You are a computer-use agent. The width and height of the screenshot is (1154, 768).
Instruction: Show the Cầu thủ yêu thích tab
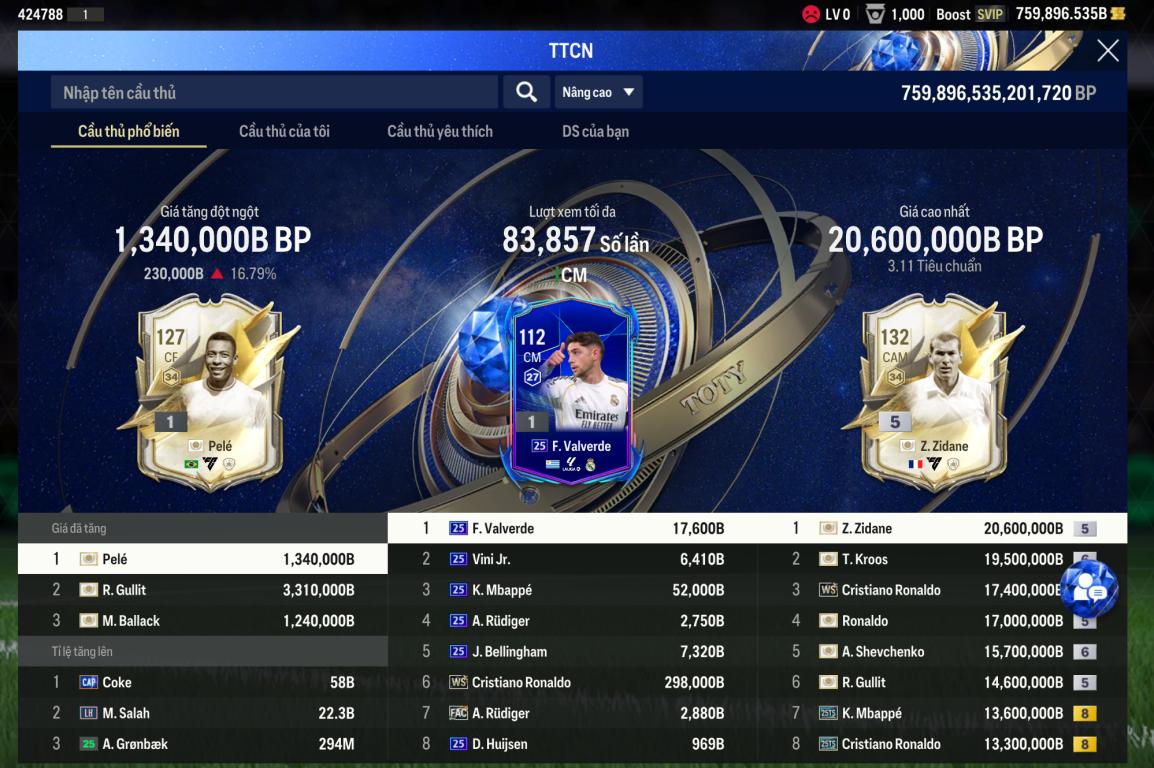point(440,131)
